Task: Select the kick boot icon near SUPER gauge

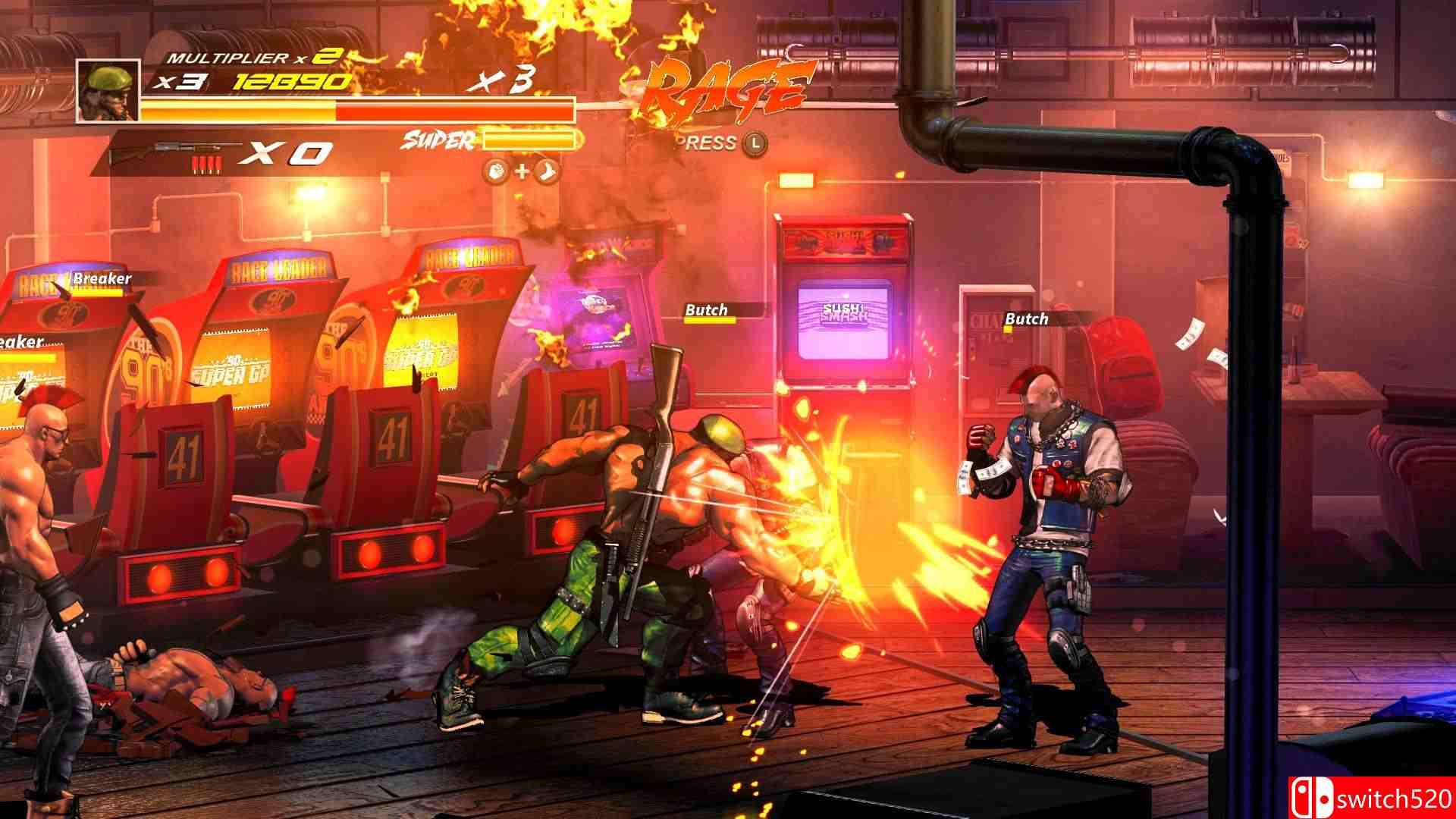Action: tap(547, 173)
